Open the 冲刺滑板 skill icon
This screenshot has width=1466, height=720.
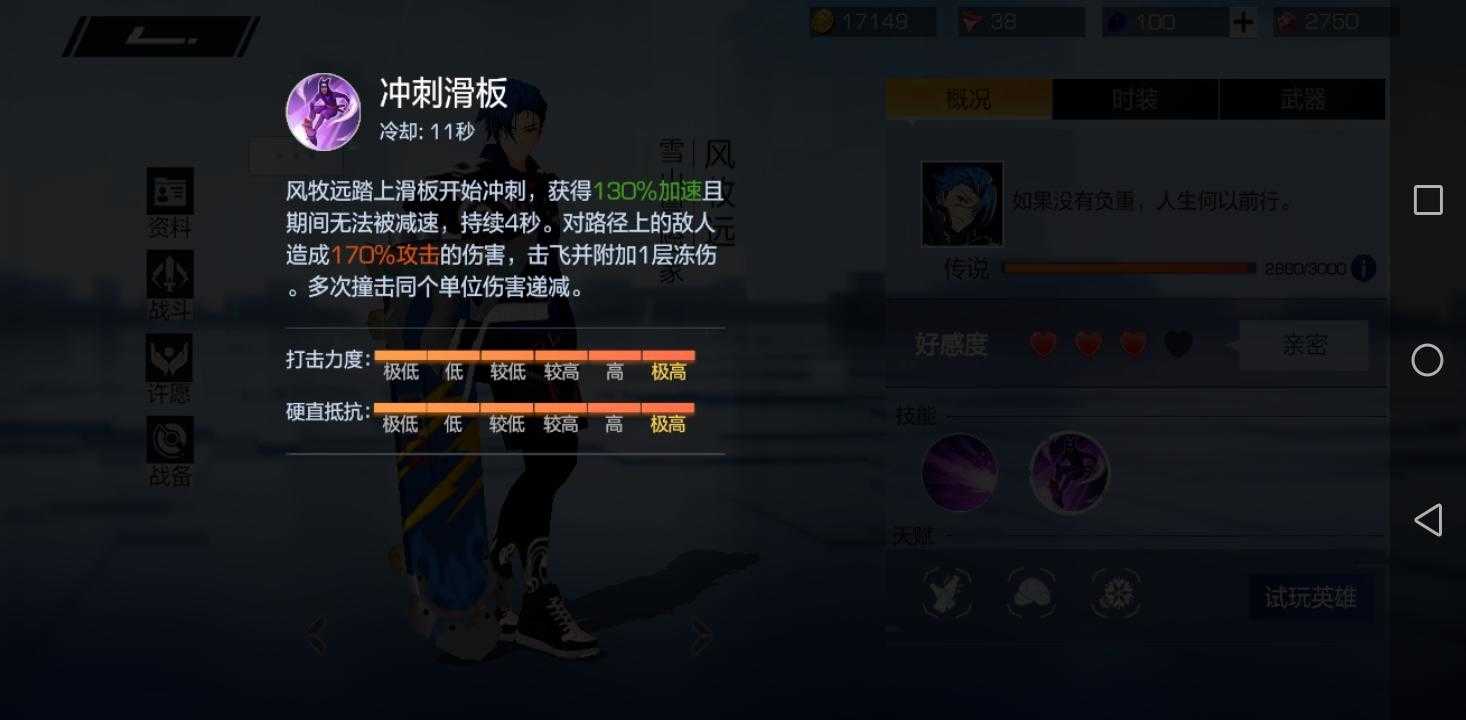tap(322, 111)
